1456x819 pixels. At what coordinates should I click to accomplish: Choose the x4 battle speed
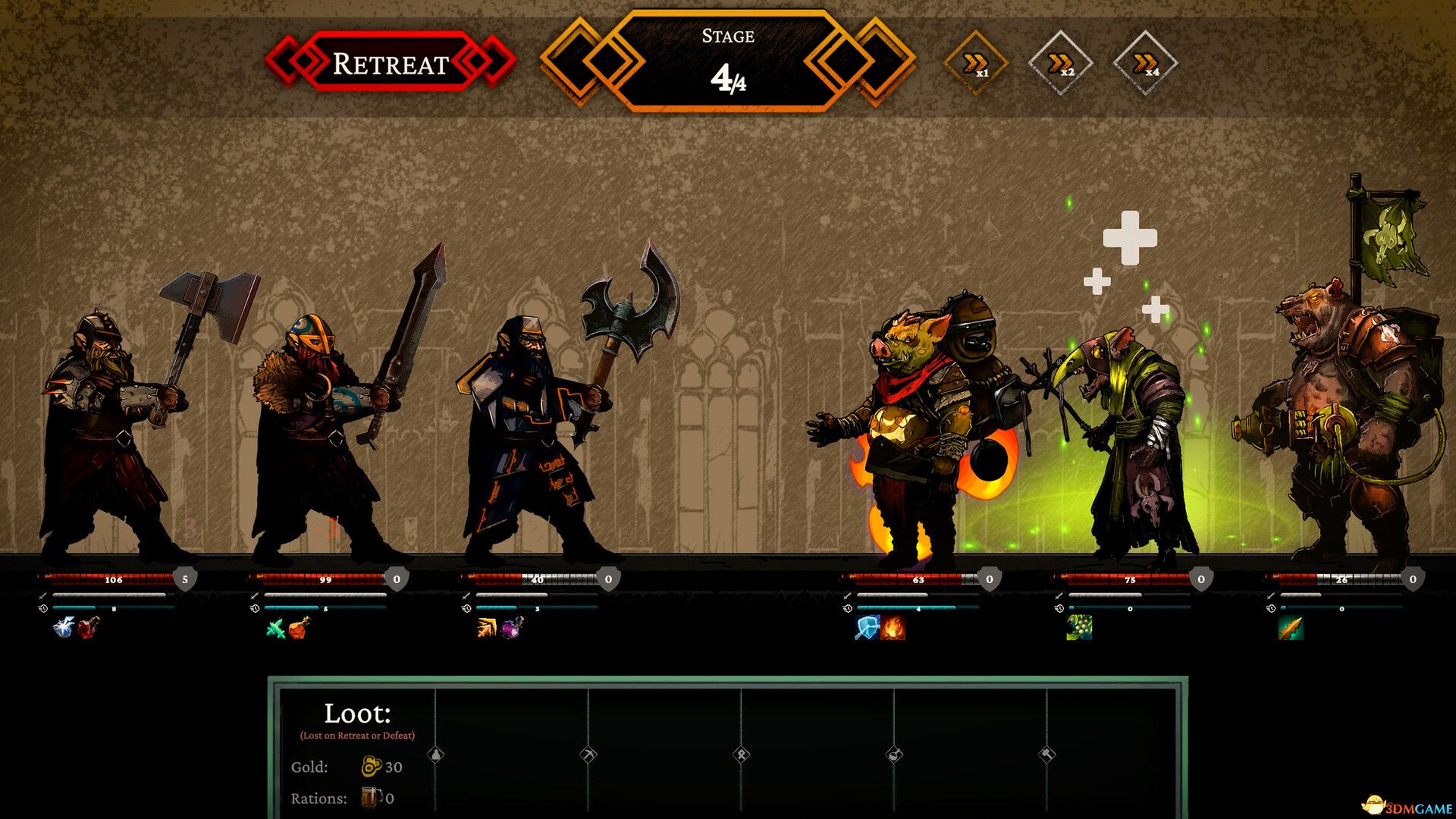(x=1145, y=64)
